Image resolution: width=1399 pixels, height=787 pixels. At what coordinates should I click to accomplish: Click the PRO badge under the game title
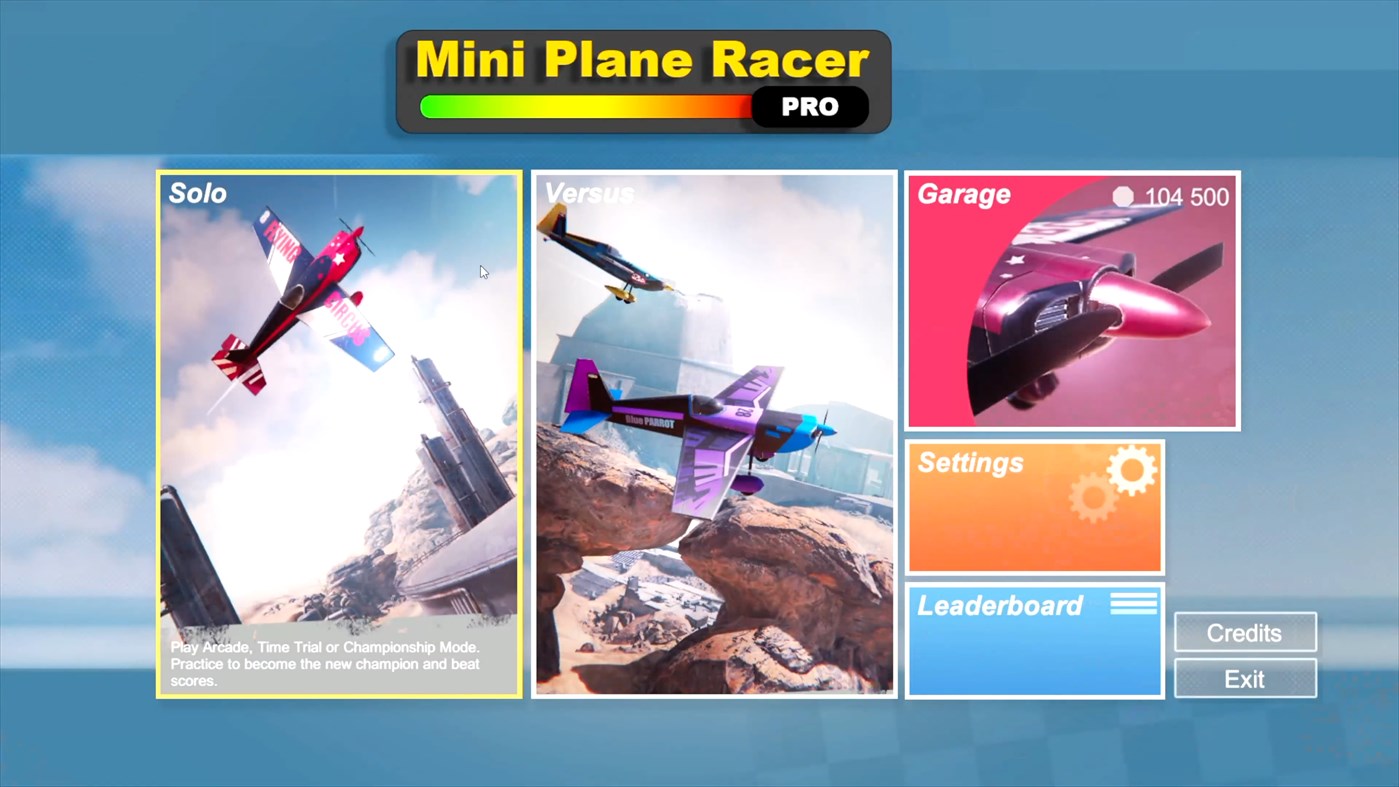coord(810,107)
